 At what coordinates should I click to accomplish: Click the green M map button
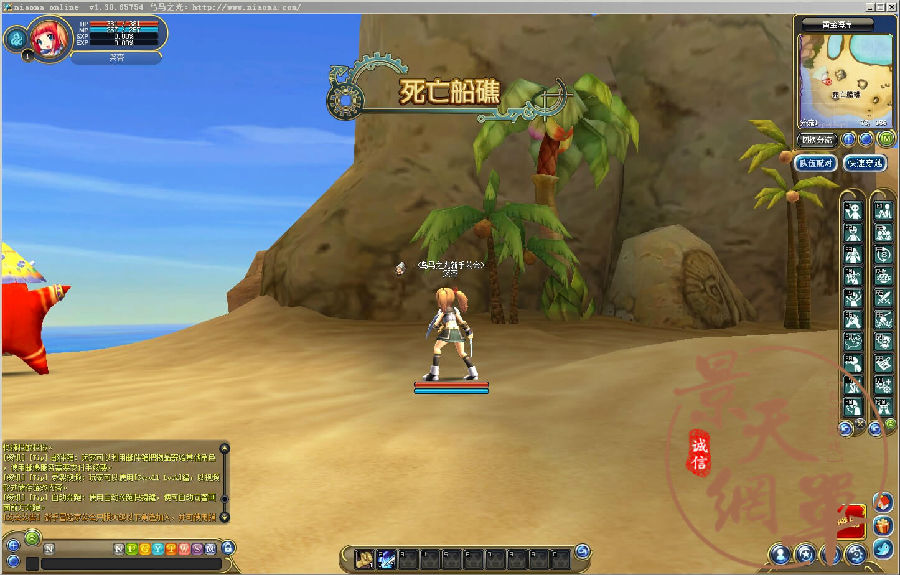pos(885,139)
